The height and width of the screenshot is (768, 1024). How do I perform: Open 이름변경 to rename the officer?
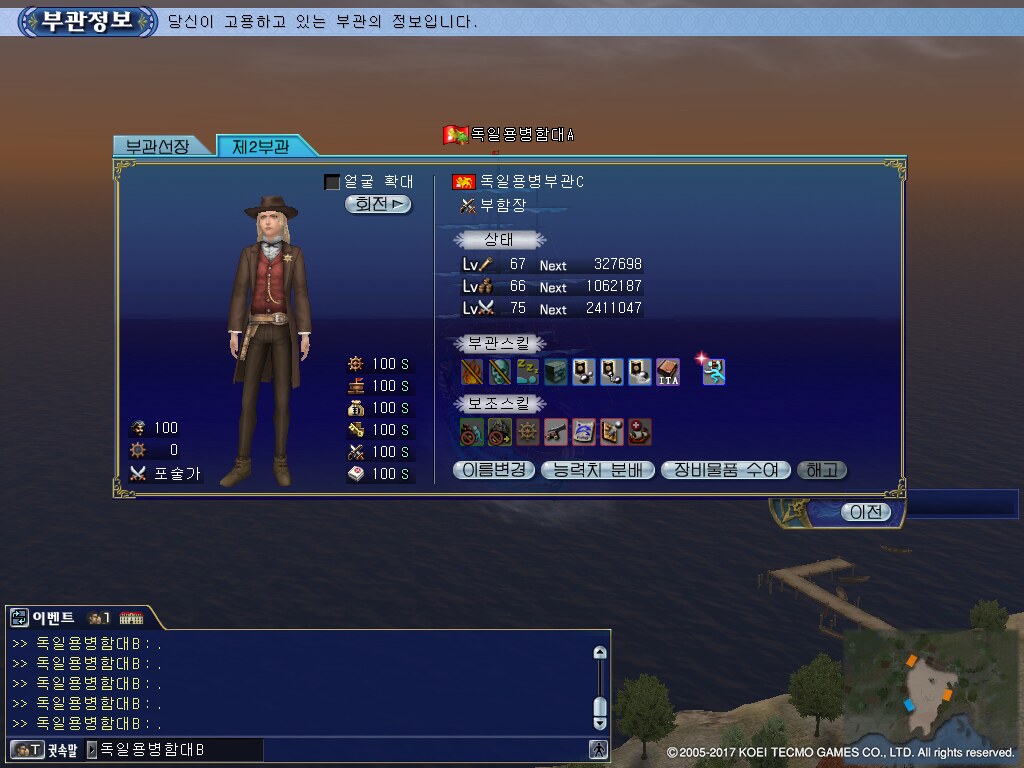pos(494,470)
